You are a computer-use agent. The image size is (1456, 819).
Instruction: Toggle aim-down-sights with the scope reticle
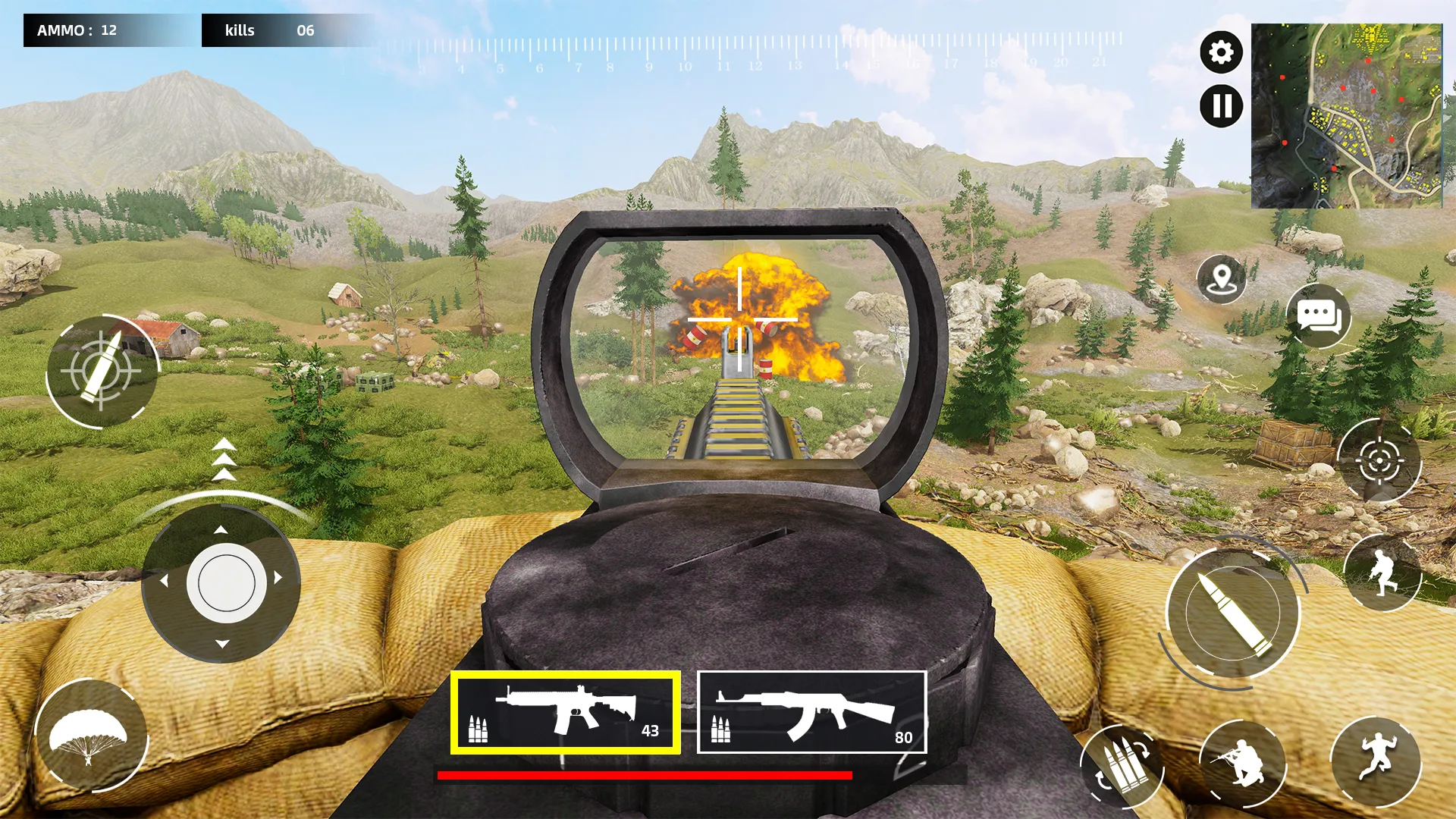pyautogui.click(x=1378, y=461)
